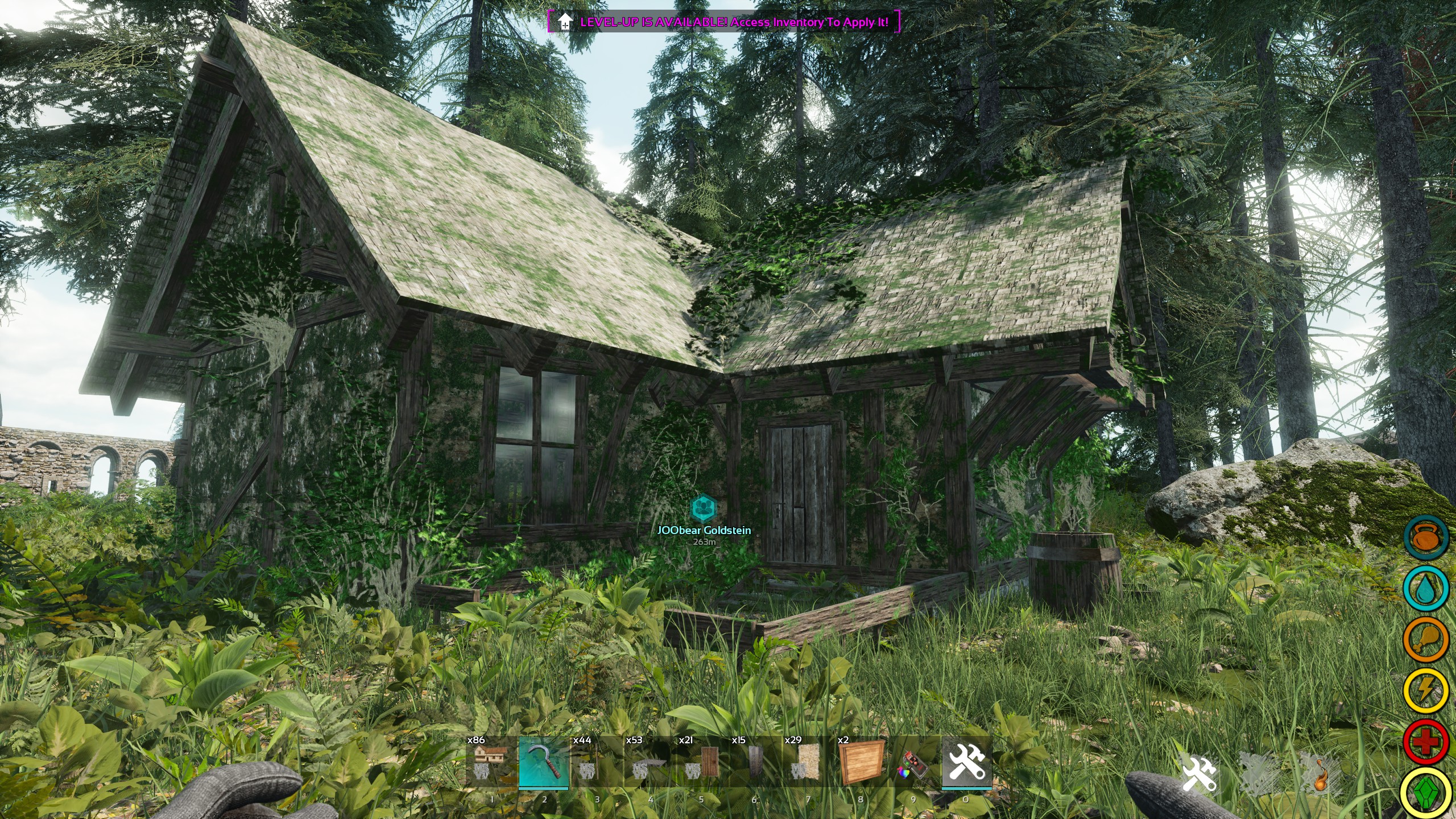Select the house structure hotbar slot x86
The height and width of the screenshot is (819, 1456).
tap(491, 762)
